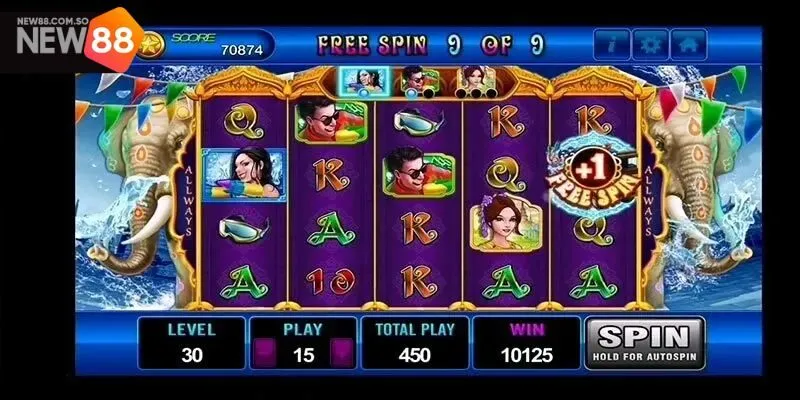Click the gold star coin icon
Image resolution: width=800 pixels, height=400 pixels.
151,45
